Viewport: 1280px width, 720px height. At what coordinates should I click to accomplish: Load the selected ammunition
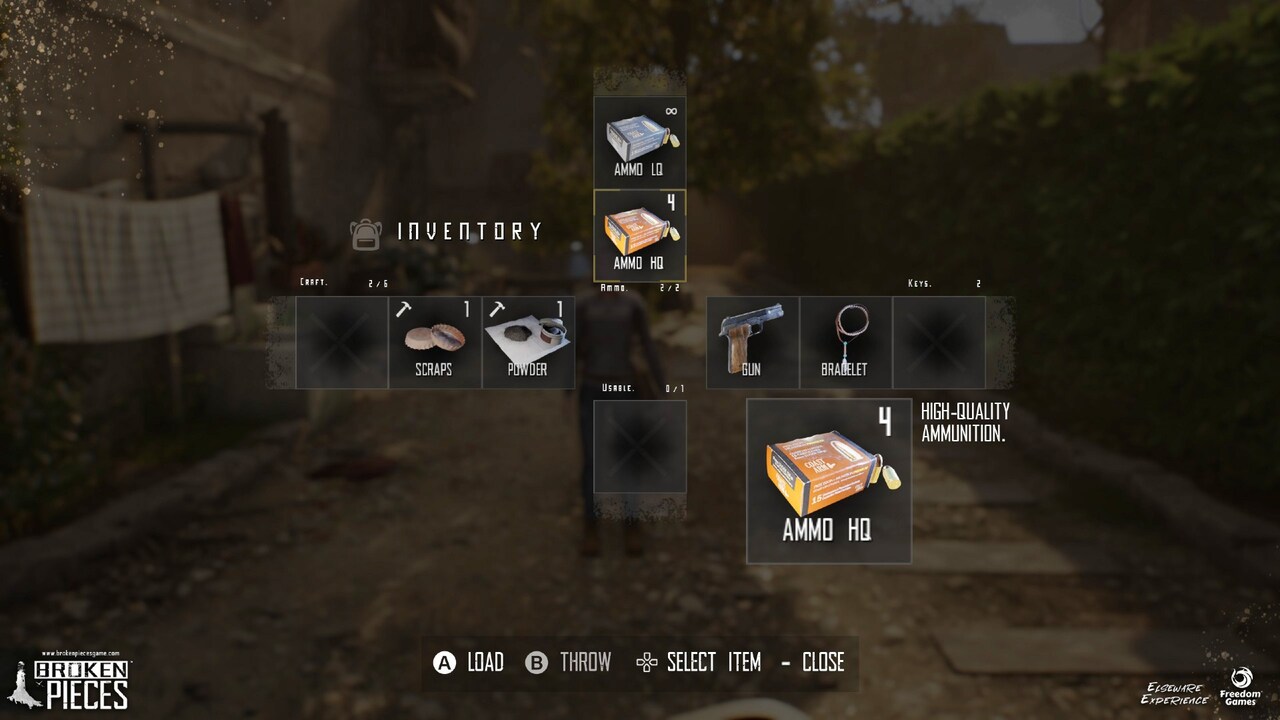468,662
